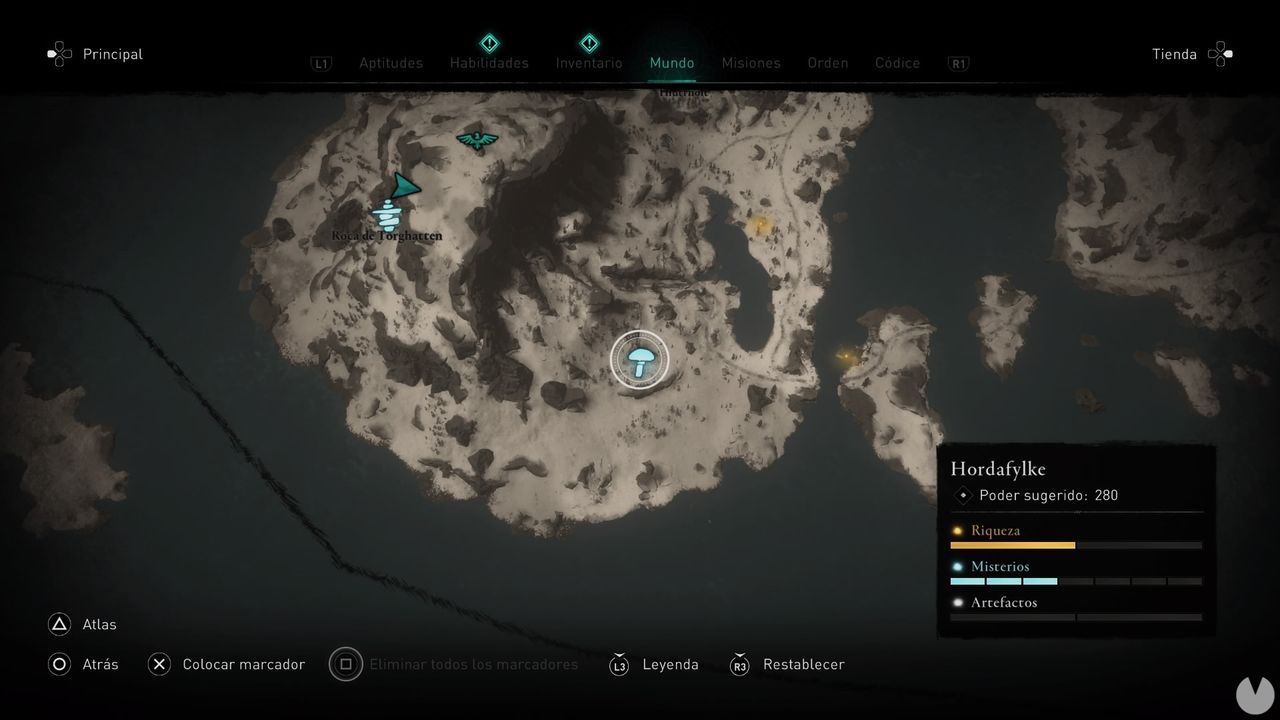The height and width of the screenshot is (720, 1280).
Task: Select the Mundo tab
Action: pos(672,63)
